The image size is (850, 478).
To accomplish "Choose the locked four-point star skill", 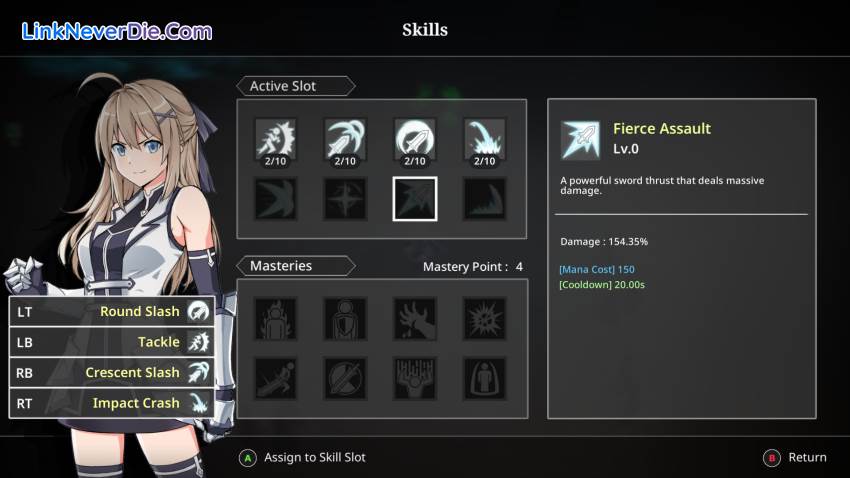I will [x=345, y=198].
